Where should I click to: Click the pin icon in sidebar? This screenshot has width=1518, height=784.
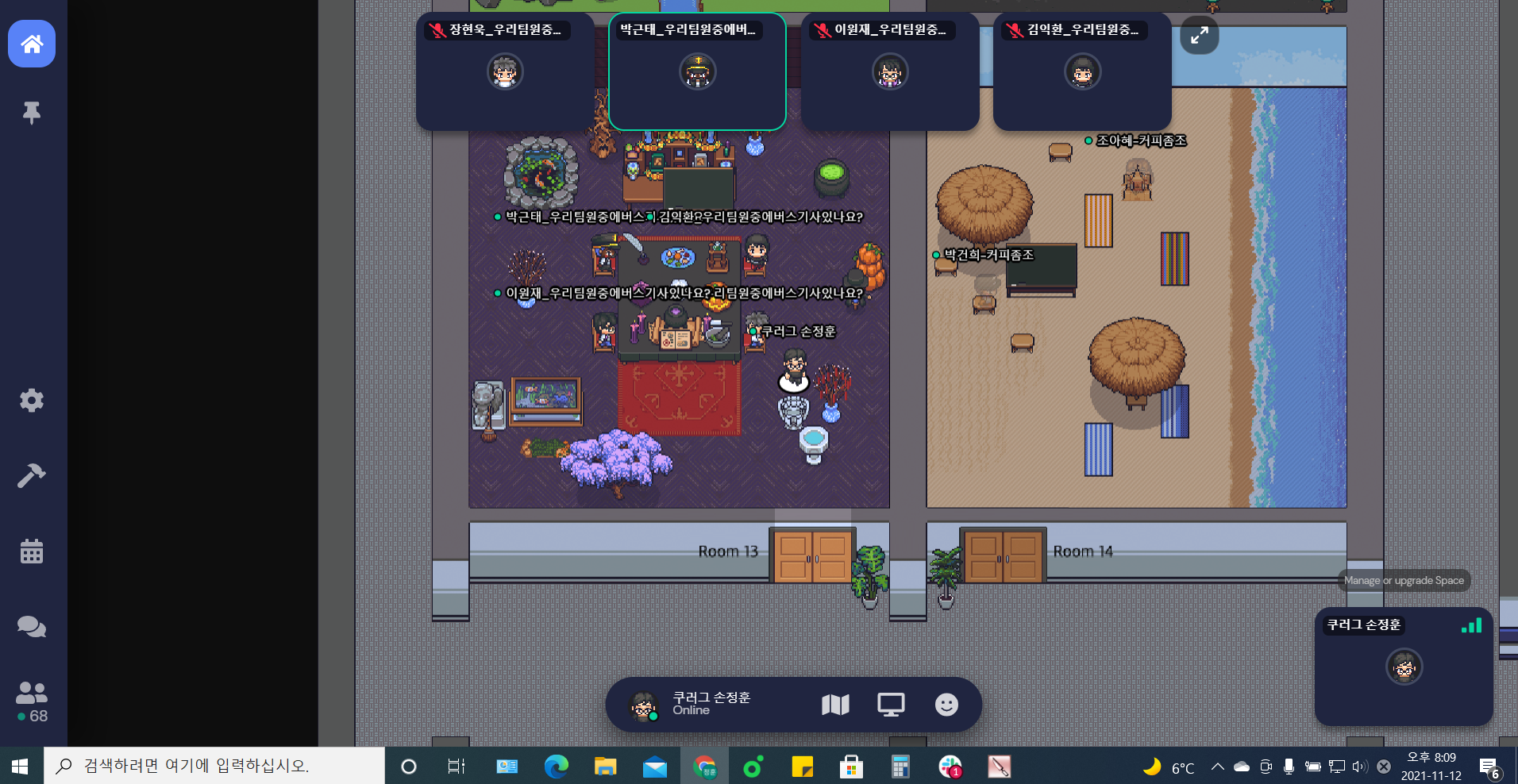point(32,113)
